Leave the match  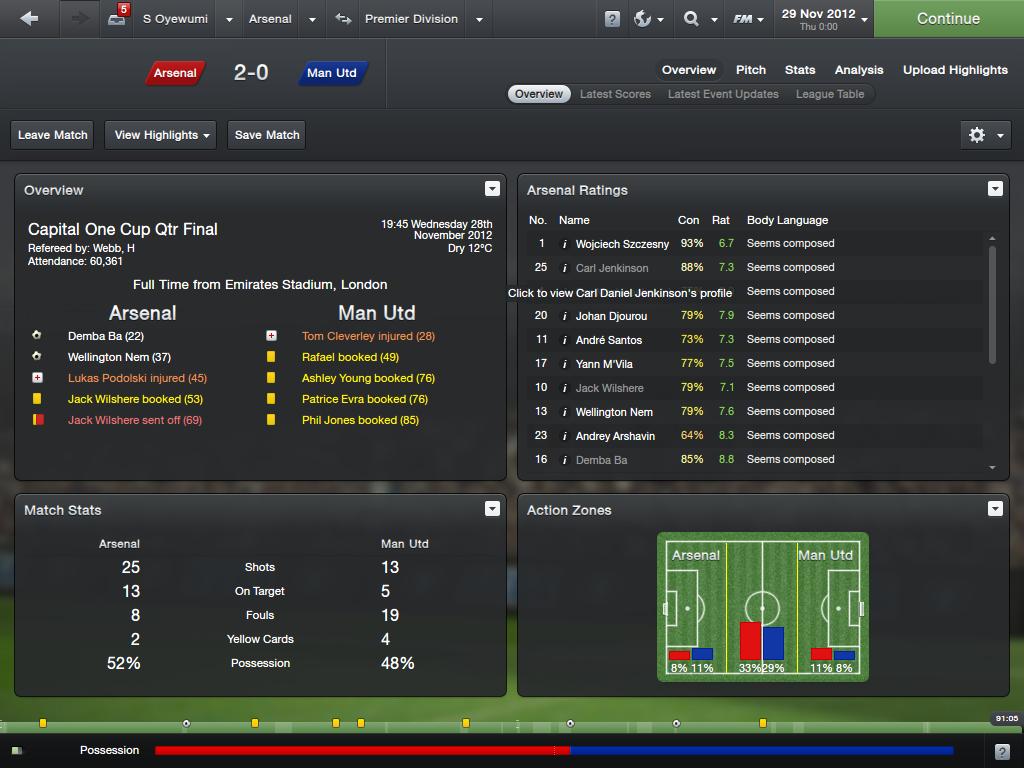[53, 135]
